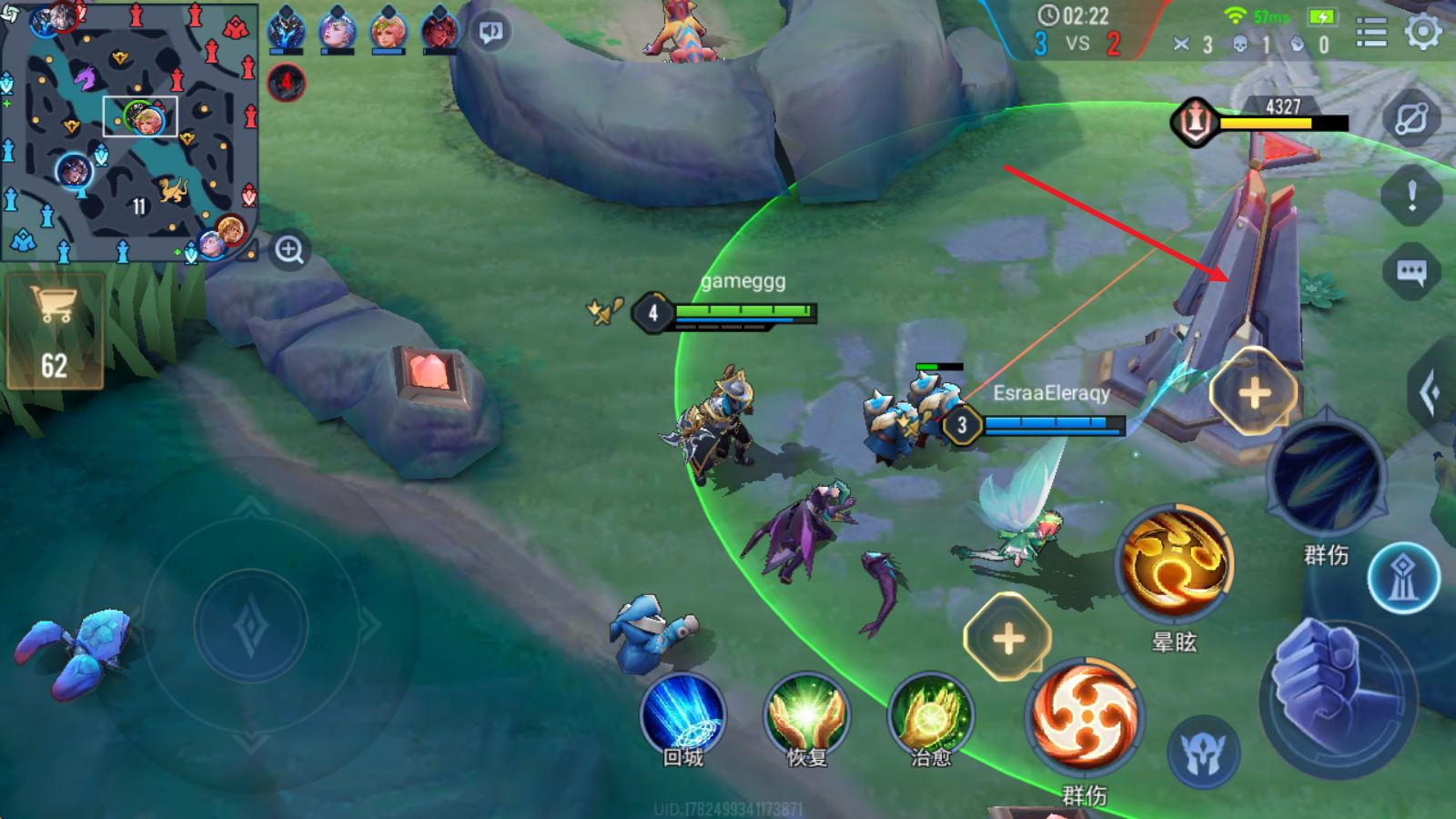Upgrade the skill with plus near the tower
The width and height of the screenshot is (1456, 819).
pyautogui.click(x=1254, y=393)
